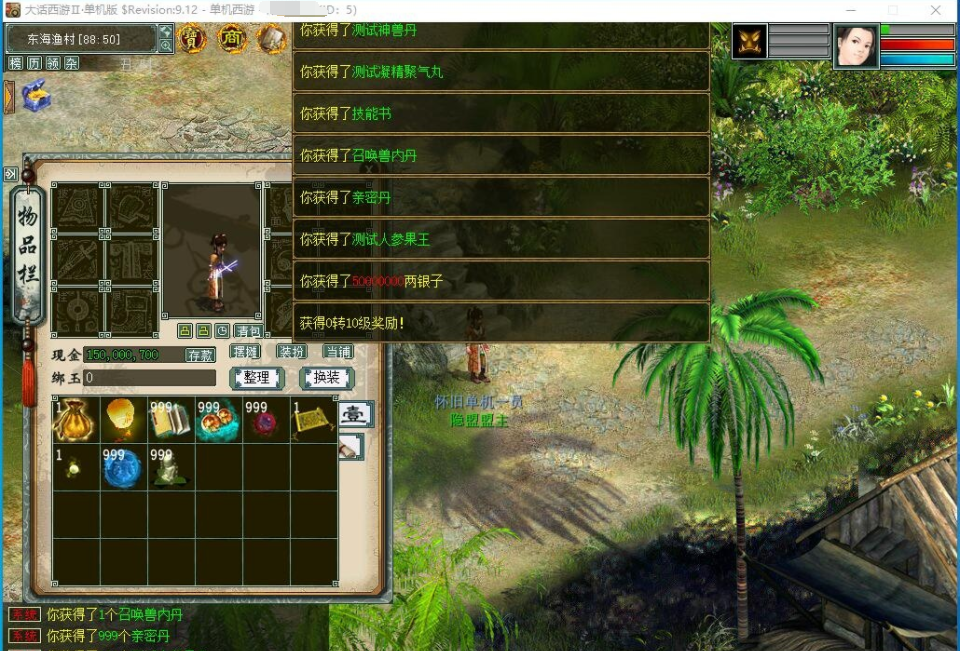The height and width of the screenshot is (651, 960).
Task: Click the 整理 sort inventory button
Action: click(257, 378)
